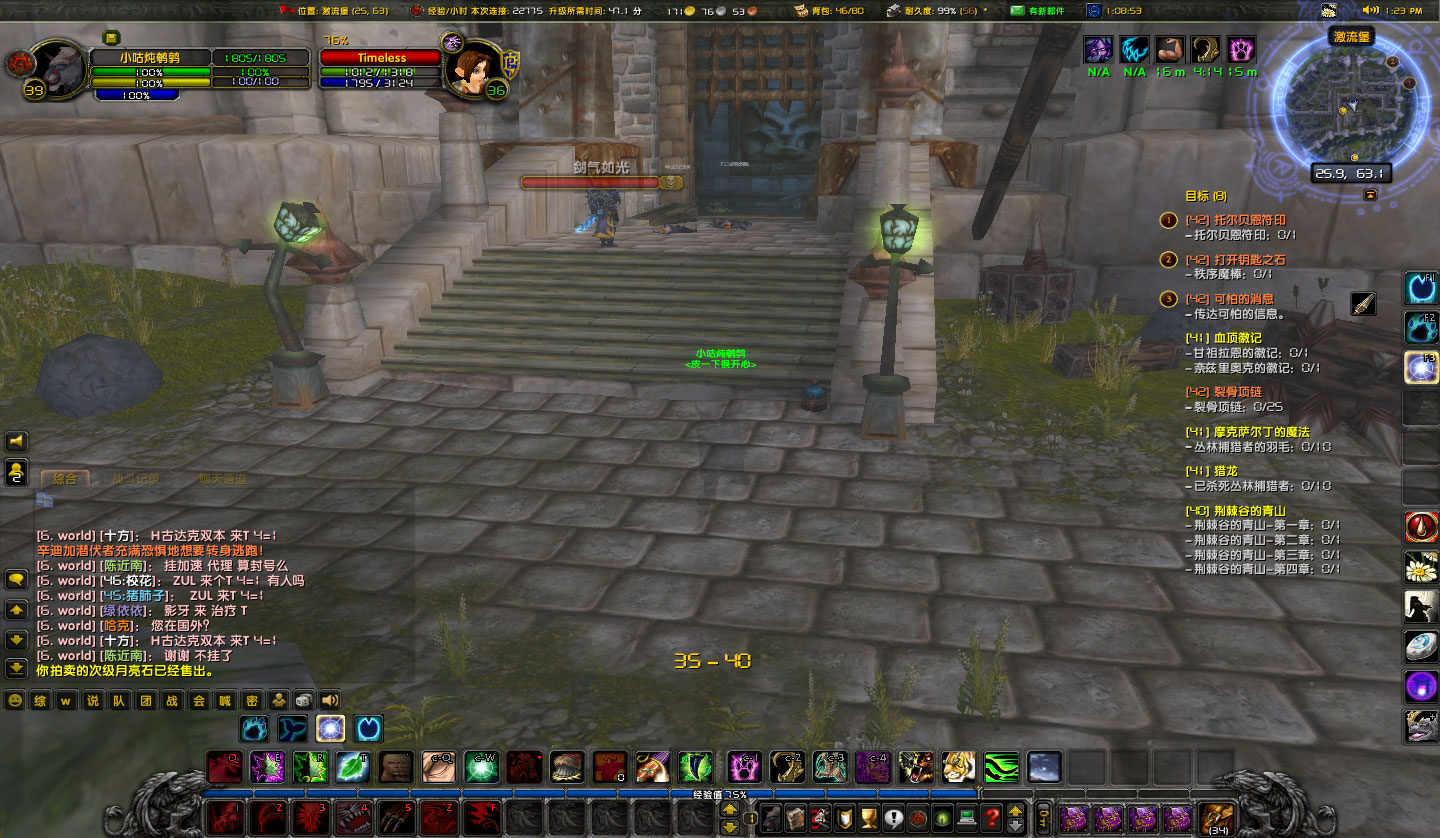Select Aquatic Form on the stance bar

[x=292, y=728]
